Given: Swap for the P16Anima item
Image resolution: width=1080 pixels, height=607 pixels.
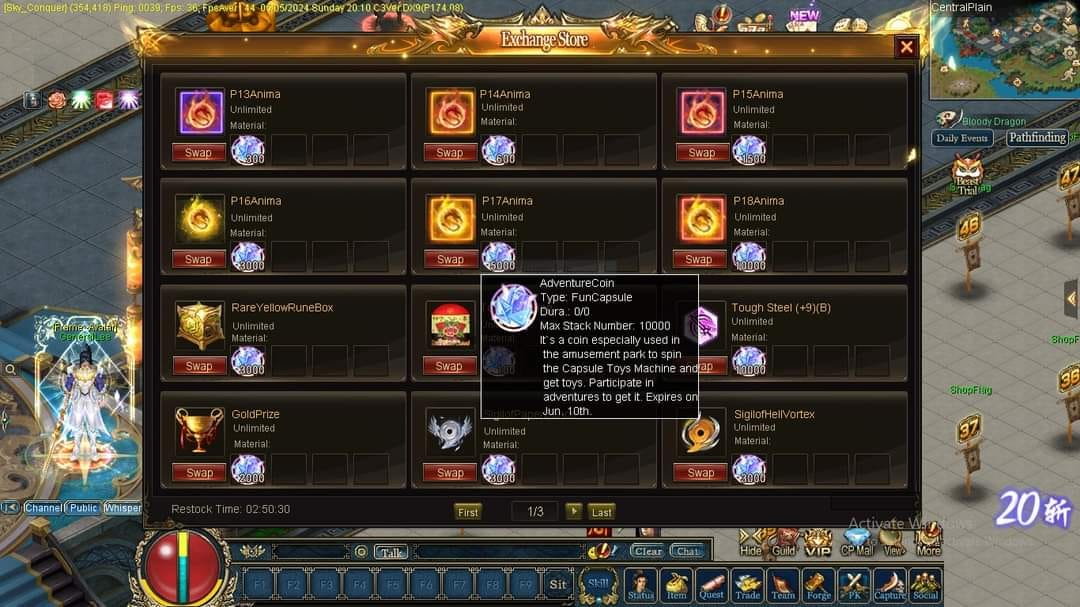Looking at the screenshot, I should click(x=198, y=259).
